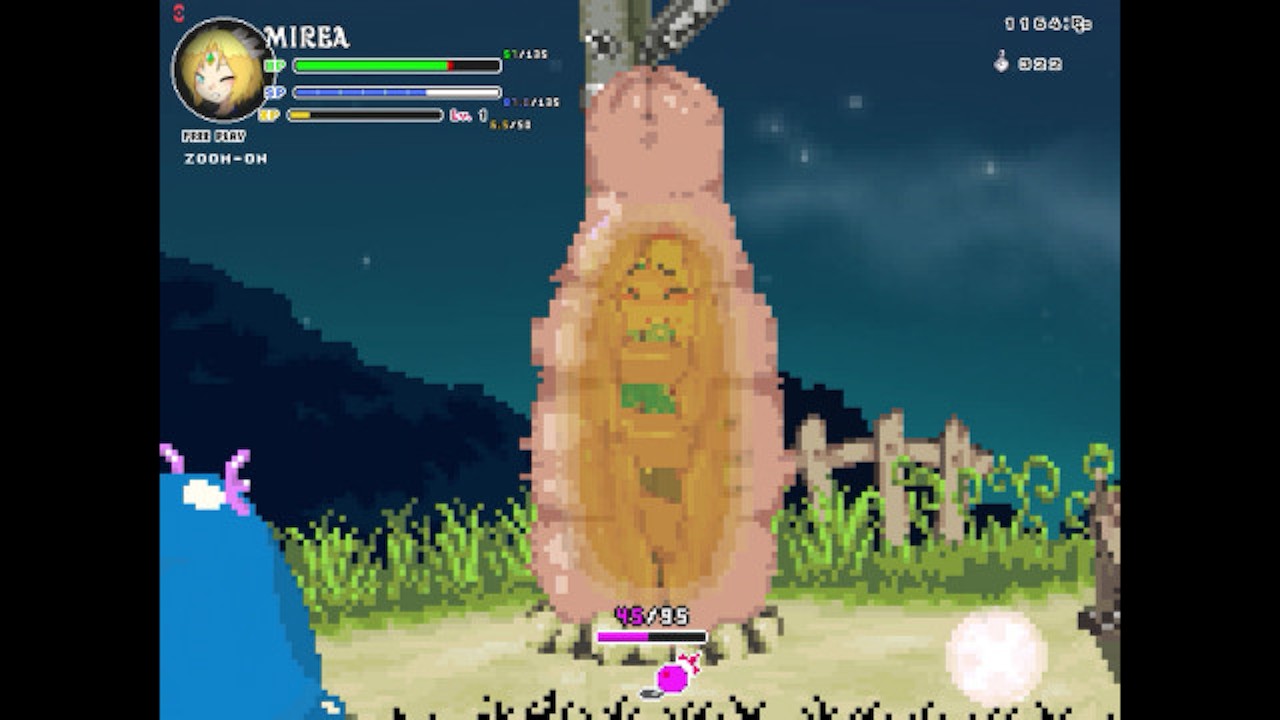The image size is (1280, 720).
Task: Click the blue SP label icon
Action: click(x=278, y=92)
